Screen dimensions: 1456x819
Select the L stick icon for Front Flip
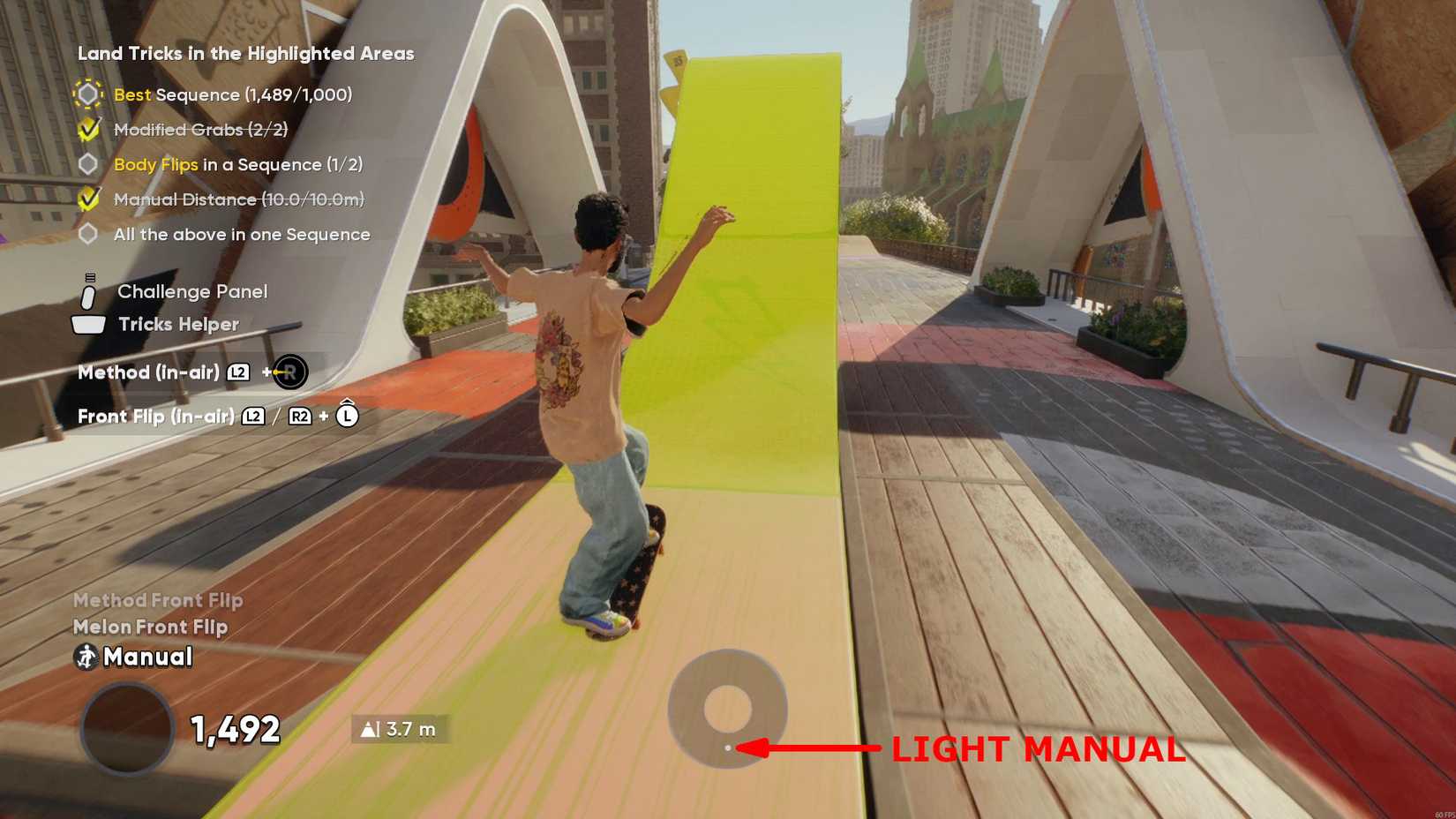(348, 415)
